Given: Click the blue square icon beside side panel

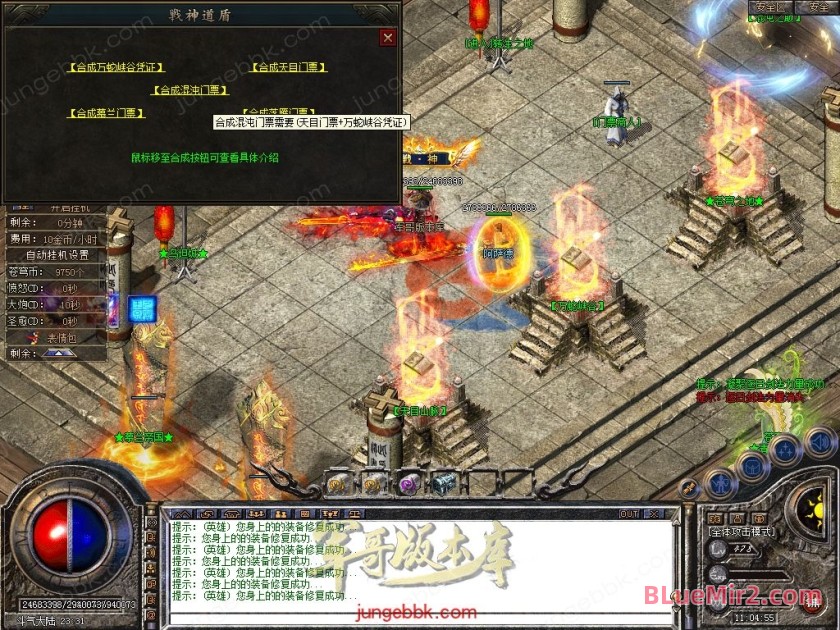Looking at the screenshot, I should tap(143, 309).
